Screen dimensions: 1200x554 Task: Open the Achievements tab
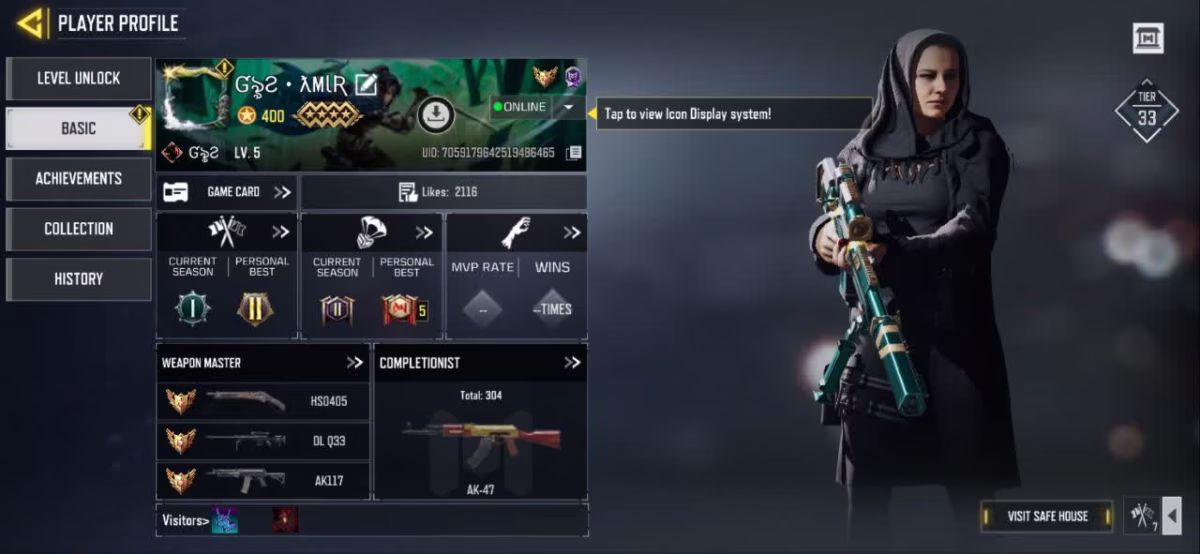tap(79, 178)
